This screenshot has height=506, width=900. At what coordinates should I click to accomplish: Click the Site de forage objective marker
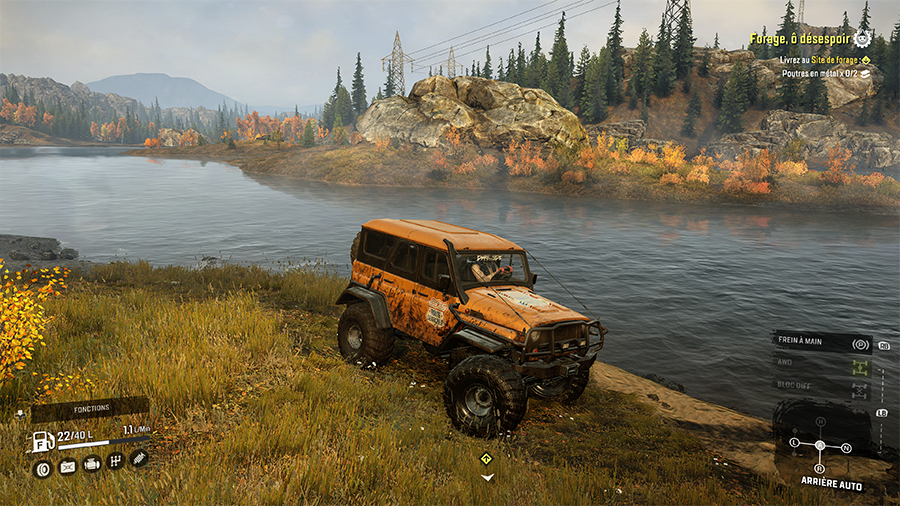[x=839, y=60]
